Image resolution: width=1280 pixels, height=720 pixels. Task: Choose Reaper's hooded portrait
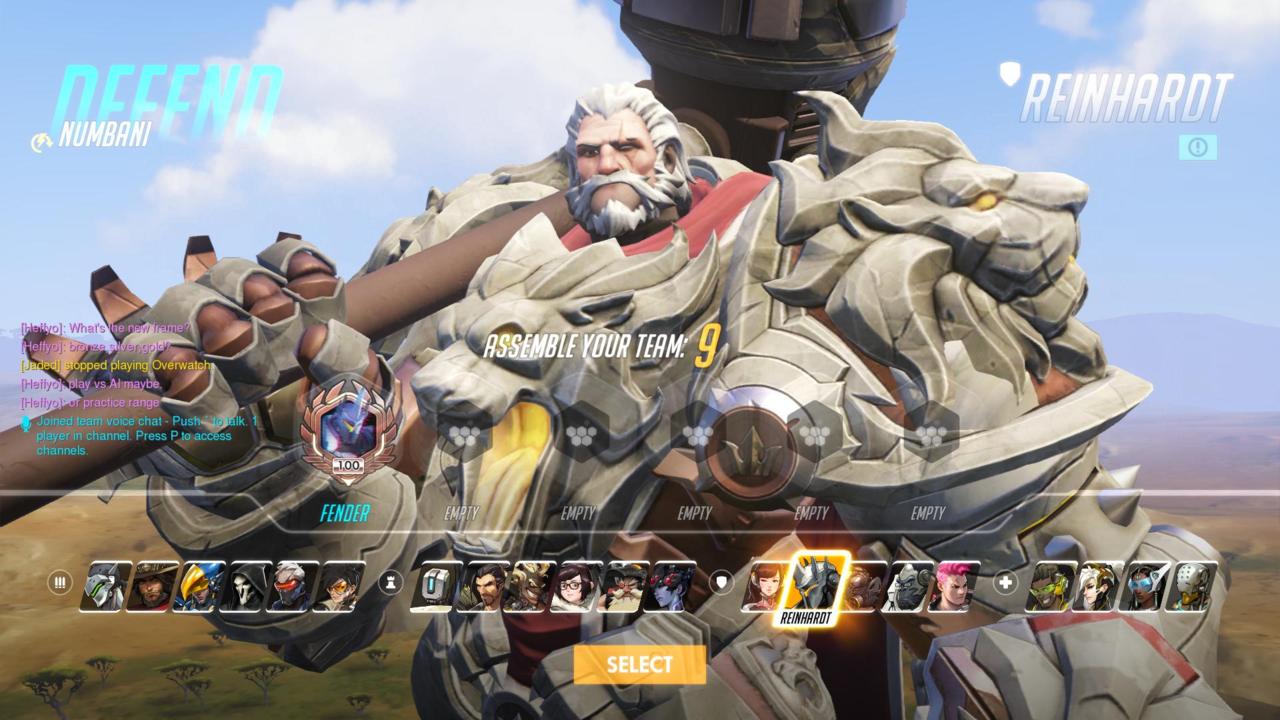pos(245,587)
